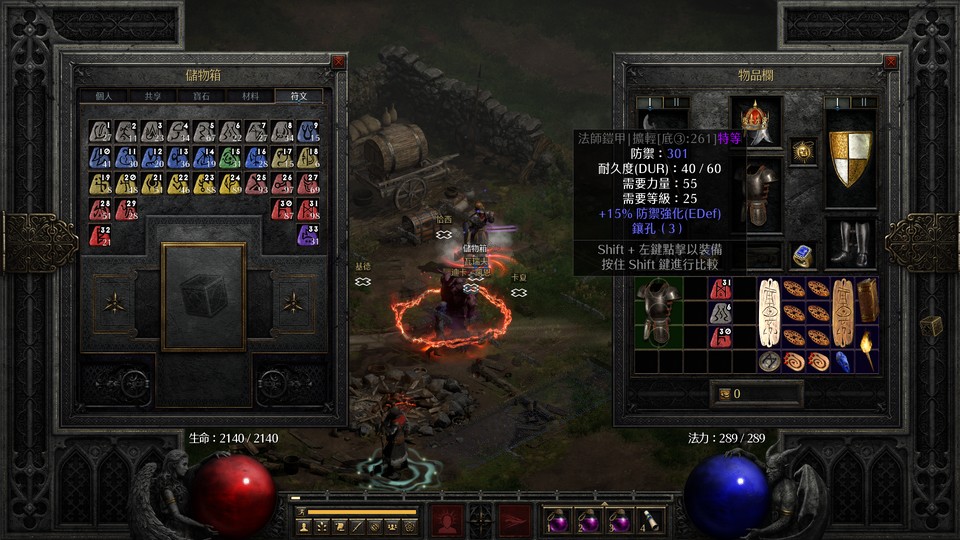Switch to the 共享 stash tab

(x=152, y=96)
